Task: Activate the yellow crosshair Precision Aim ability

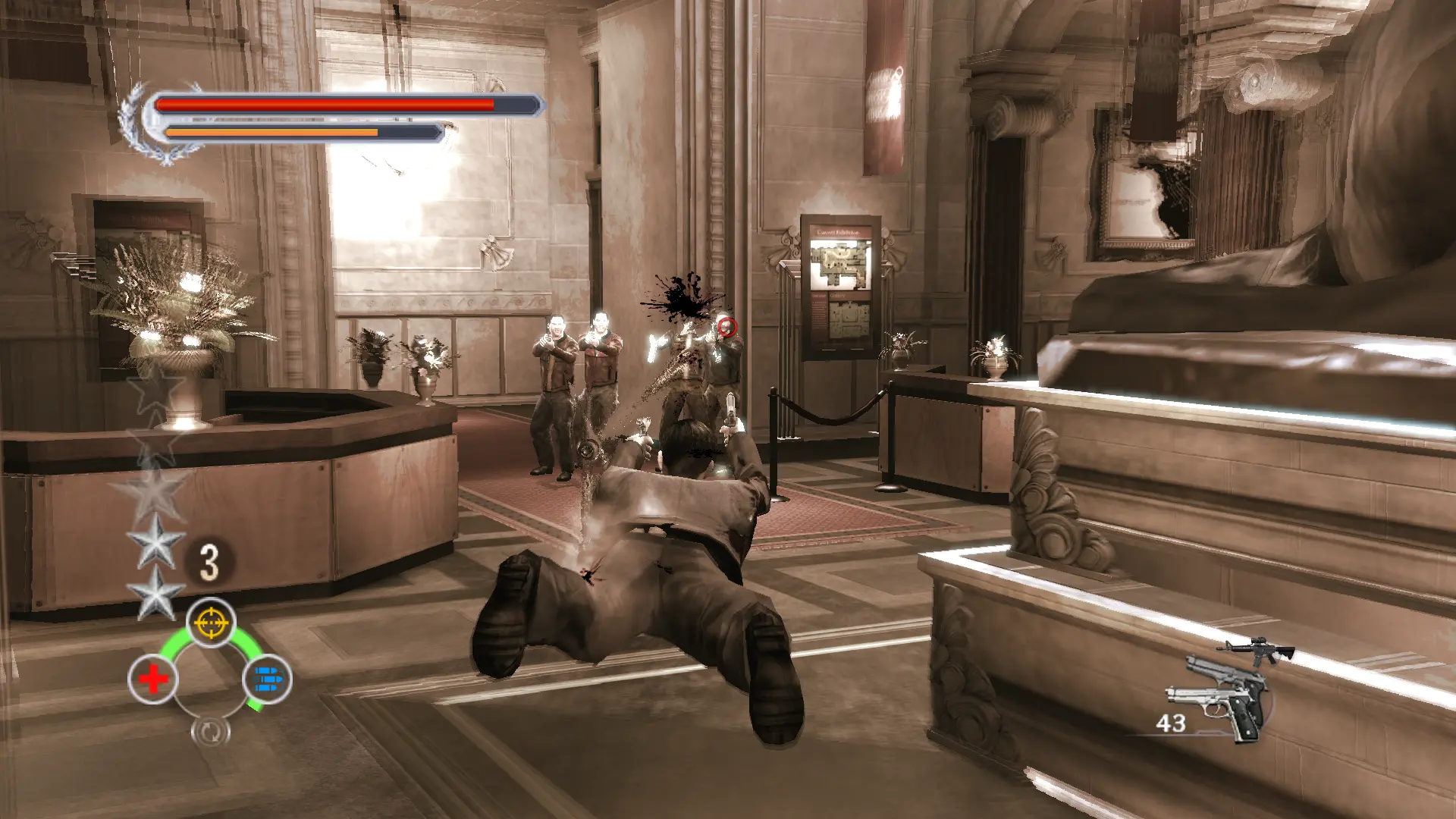Action: pyautogui.click(x=211, y=623)
